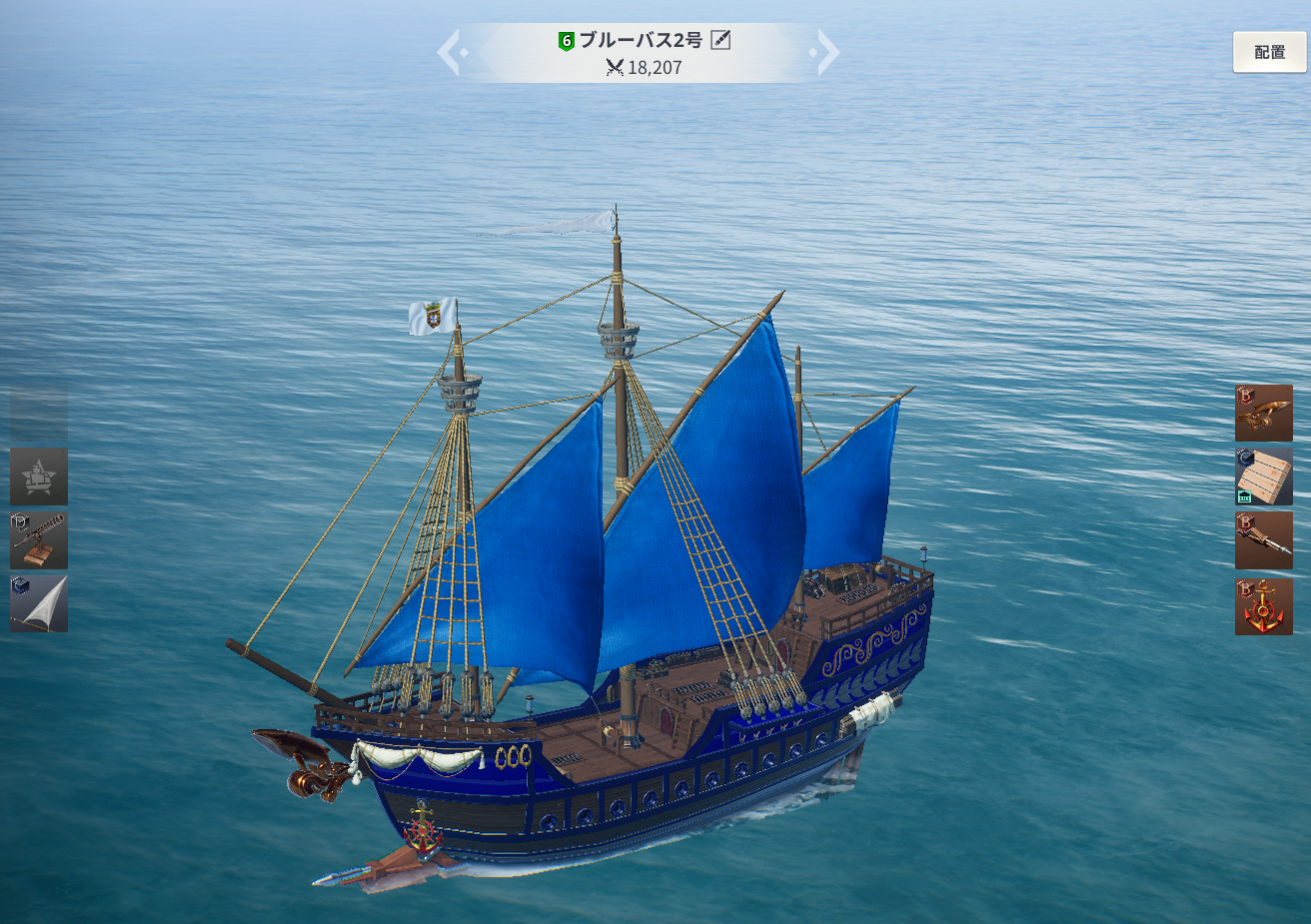Select the B-grade whale figurehead slot
Image resolution: width=1311 pixels, height=924 pixels.
click(1263, 413)
